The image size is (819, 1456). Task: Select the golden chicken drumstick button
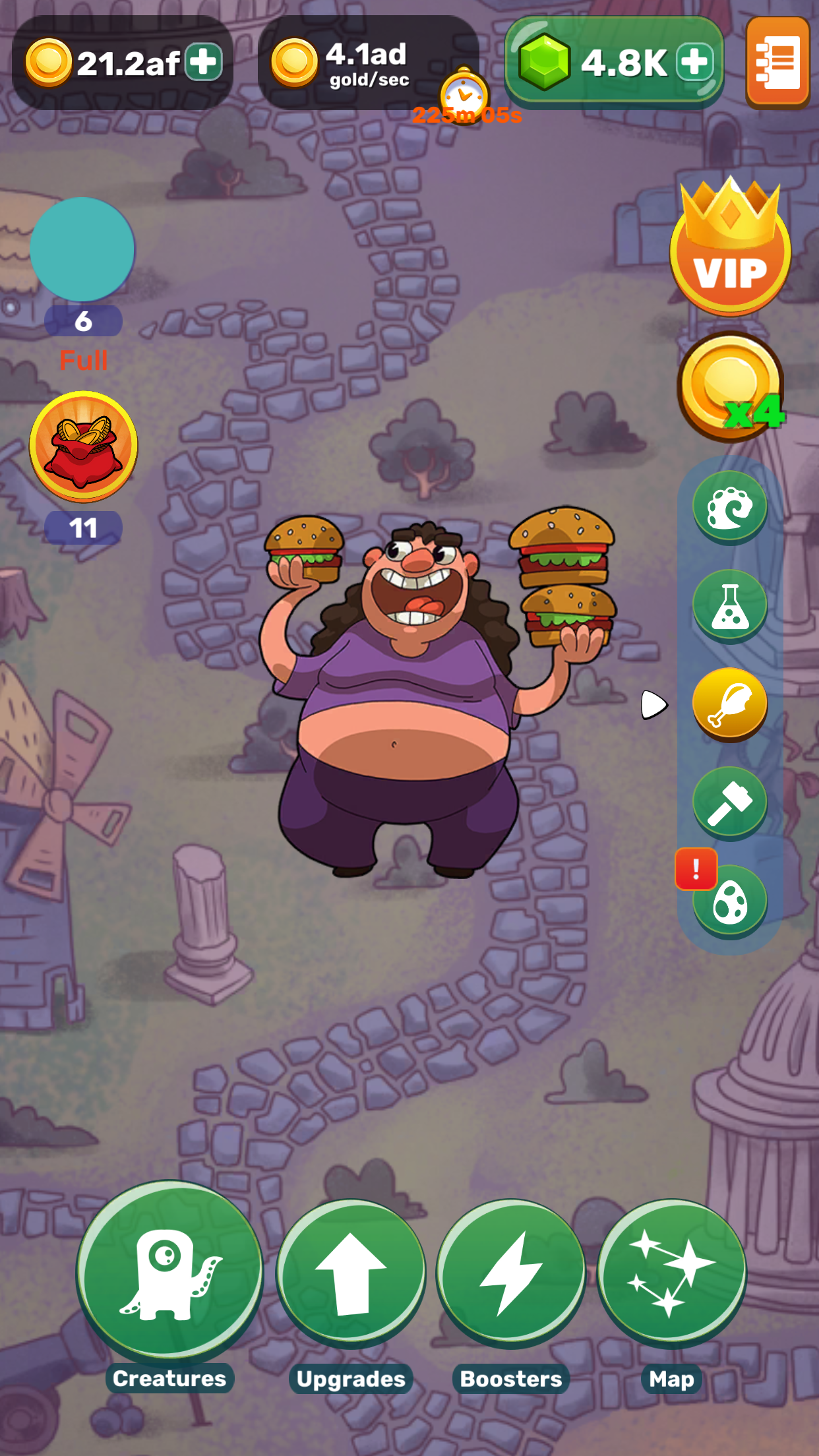[729, 704]
